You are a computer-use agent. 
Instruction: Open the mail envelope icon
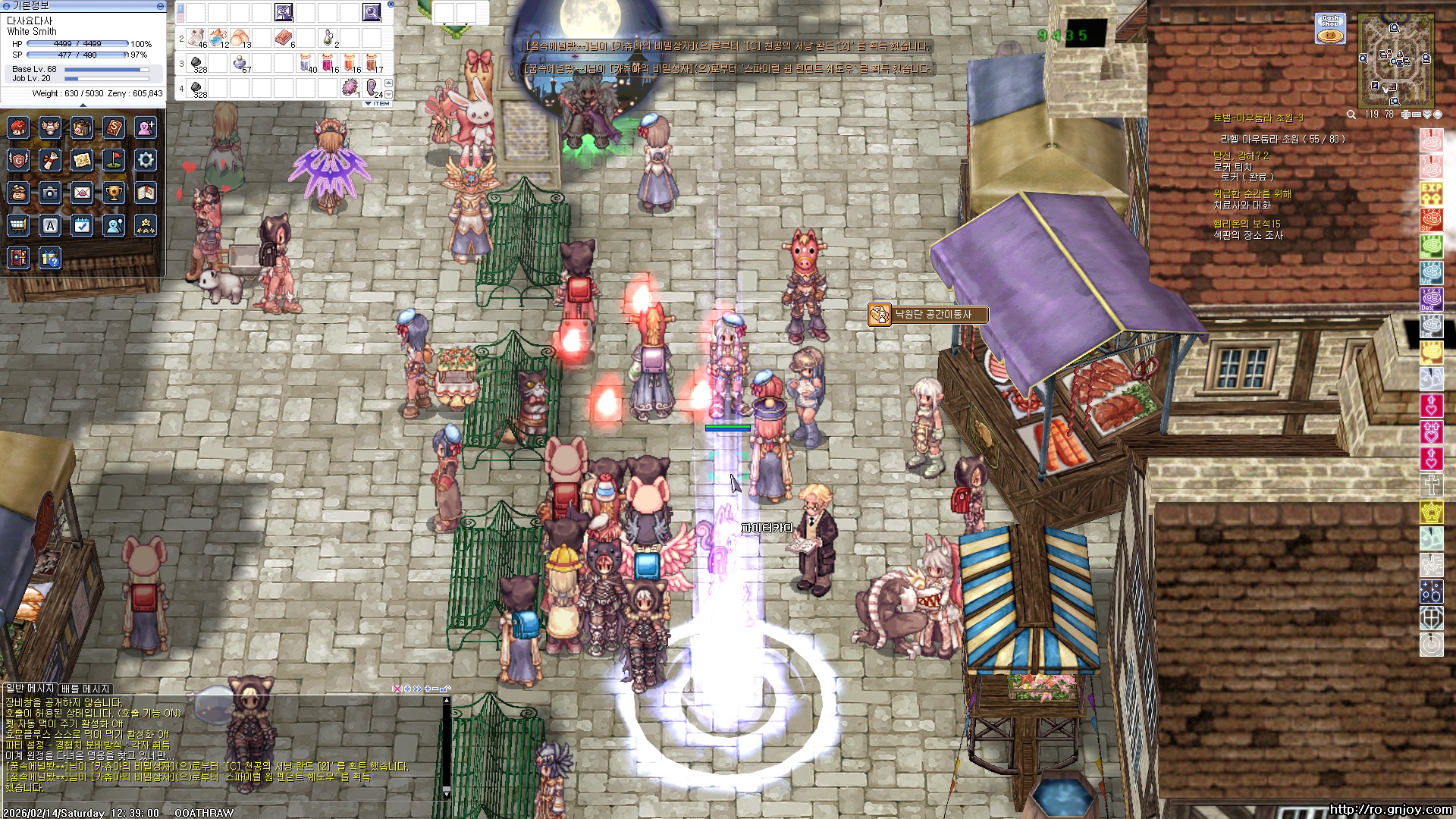[x=82, y=193]
